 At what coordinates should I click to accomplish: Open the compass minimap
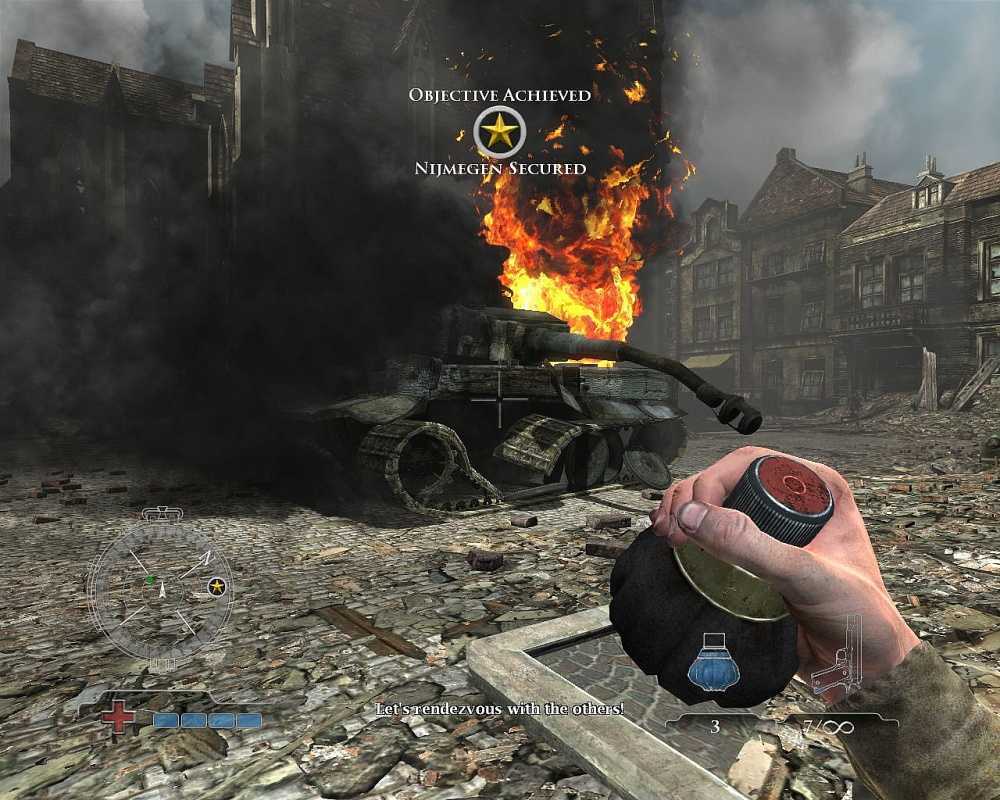160,590
